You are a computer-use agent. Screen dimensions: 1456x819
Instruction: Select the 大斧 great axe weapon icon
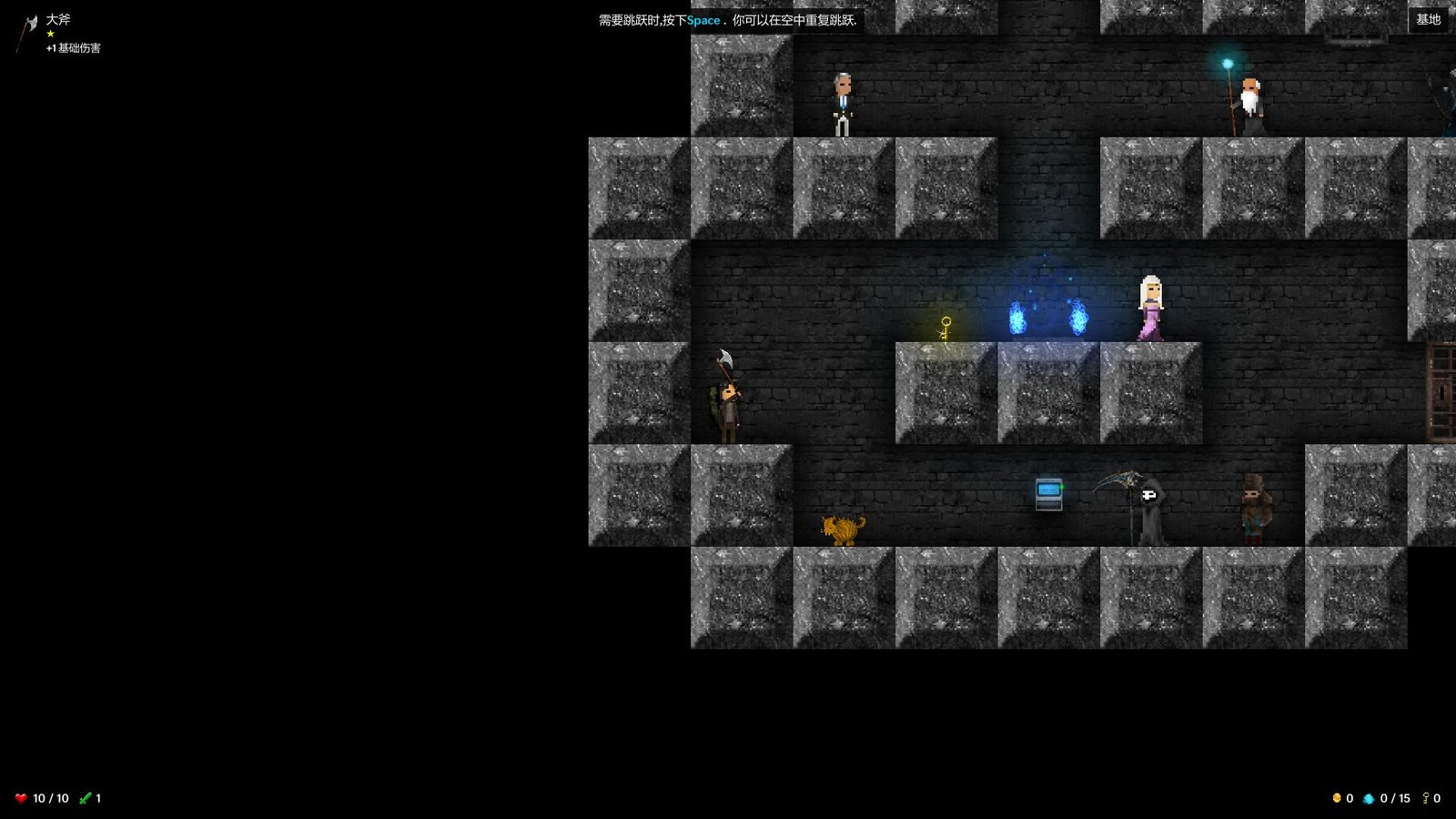[x=27, y=32]
